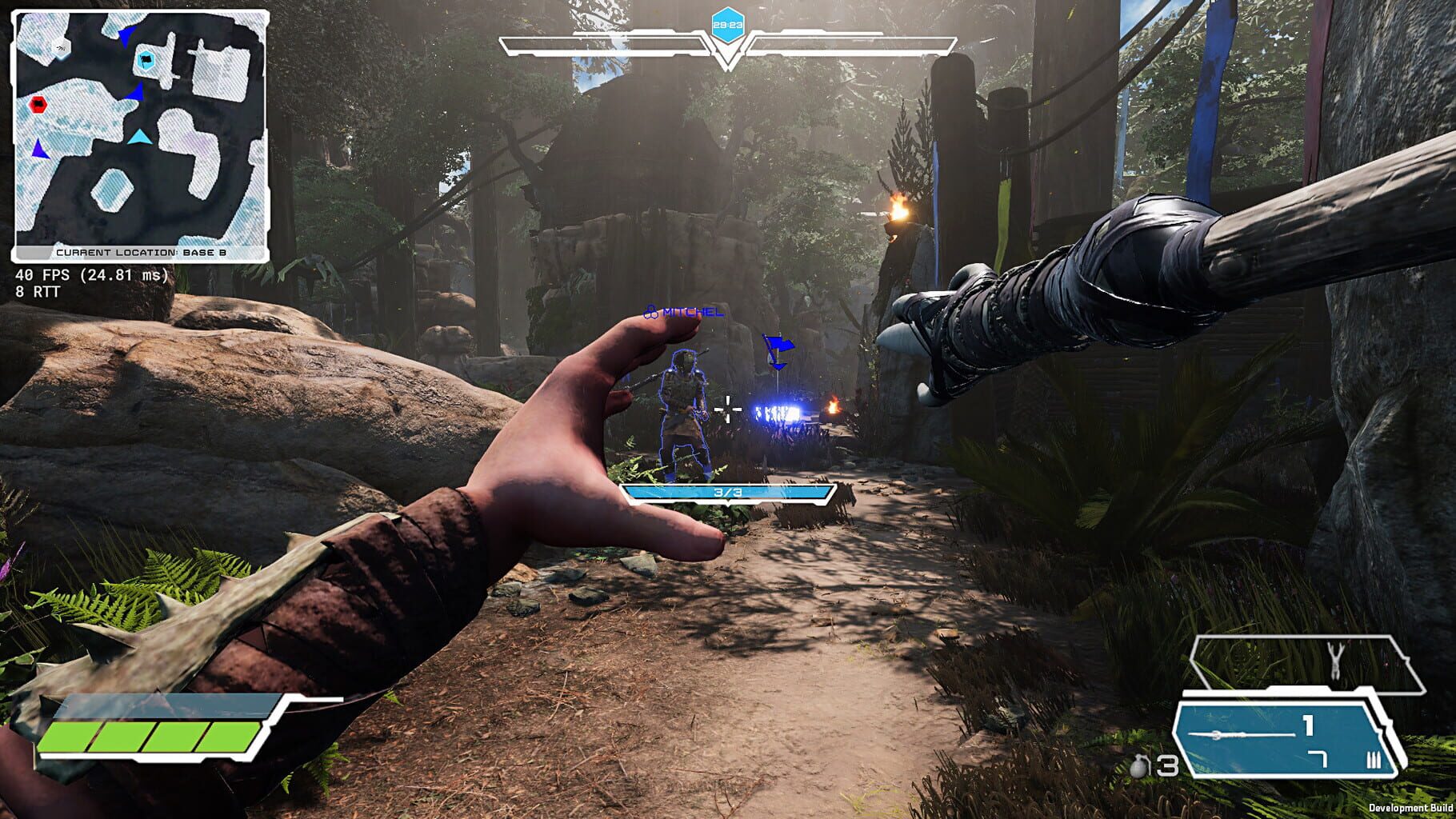Select the spear weapon icon in the ammo panel

tap(1239, 735)
